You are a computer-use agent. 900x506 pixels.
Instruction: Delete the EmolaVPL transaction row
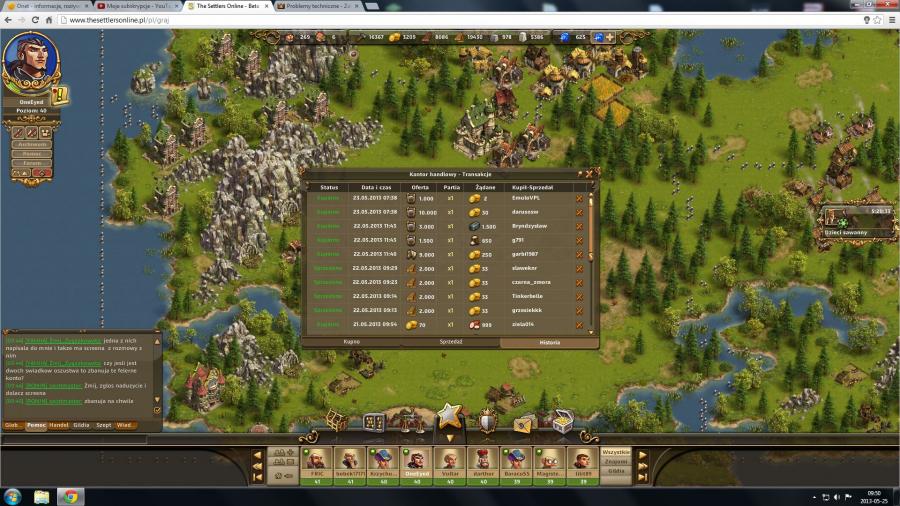click(579, 198)
